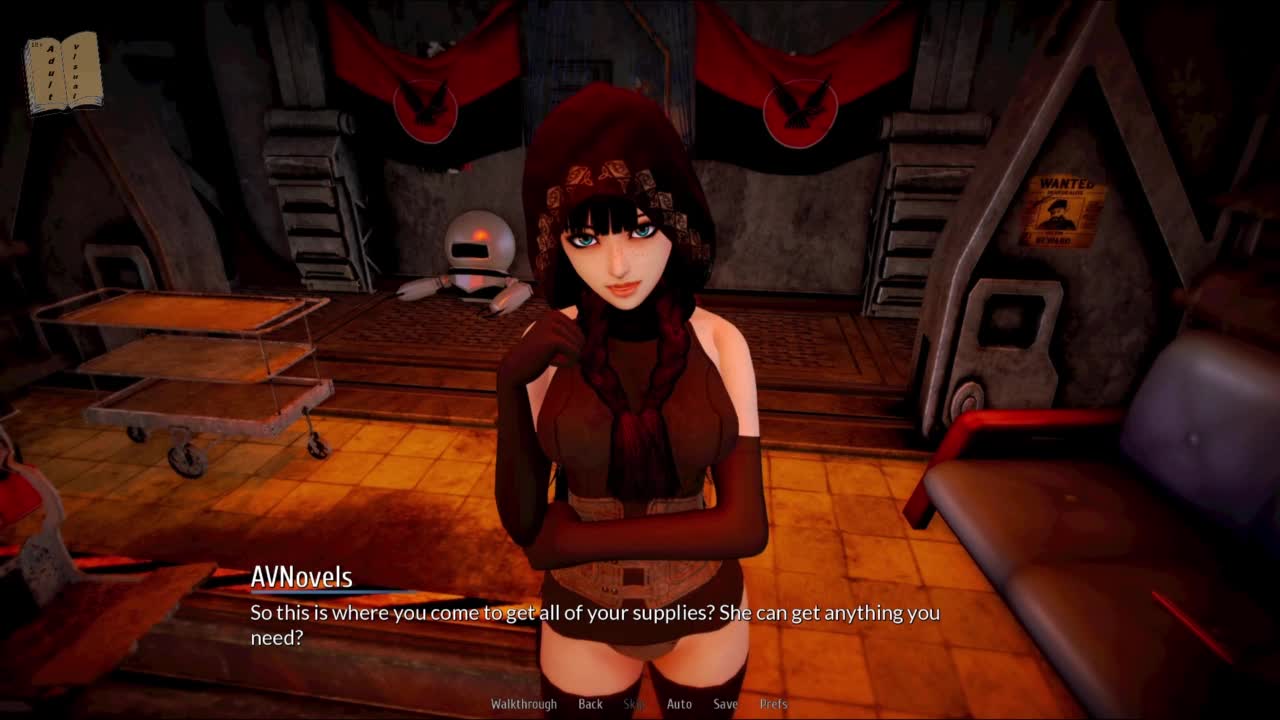
Task: Activate the Skip option
Action: pos(634,704)
